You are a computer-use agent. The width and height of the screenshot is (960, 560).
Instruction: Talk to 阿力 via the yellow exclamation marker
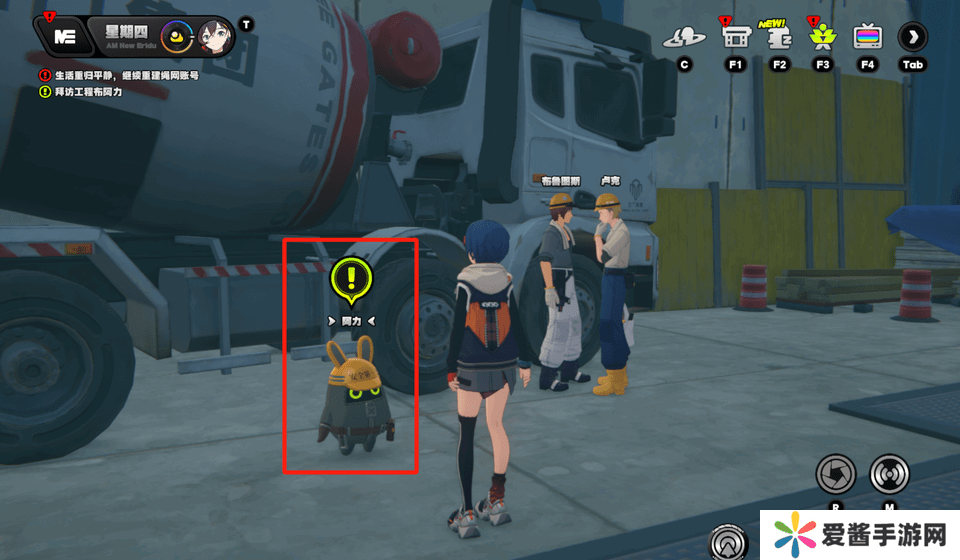(x=351, y=279)
